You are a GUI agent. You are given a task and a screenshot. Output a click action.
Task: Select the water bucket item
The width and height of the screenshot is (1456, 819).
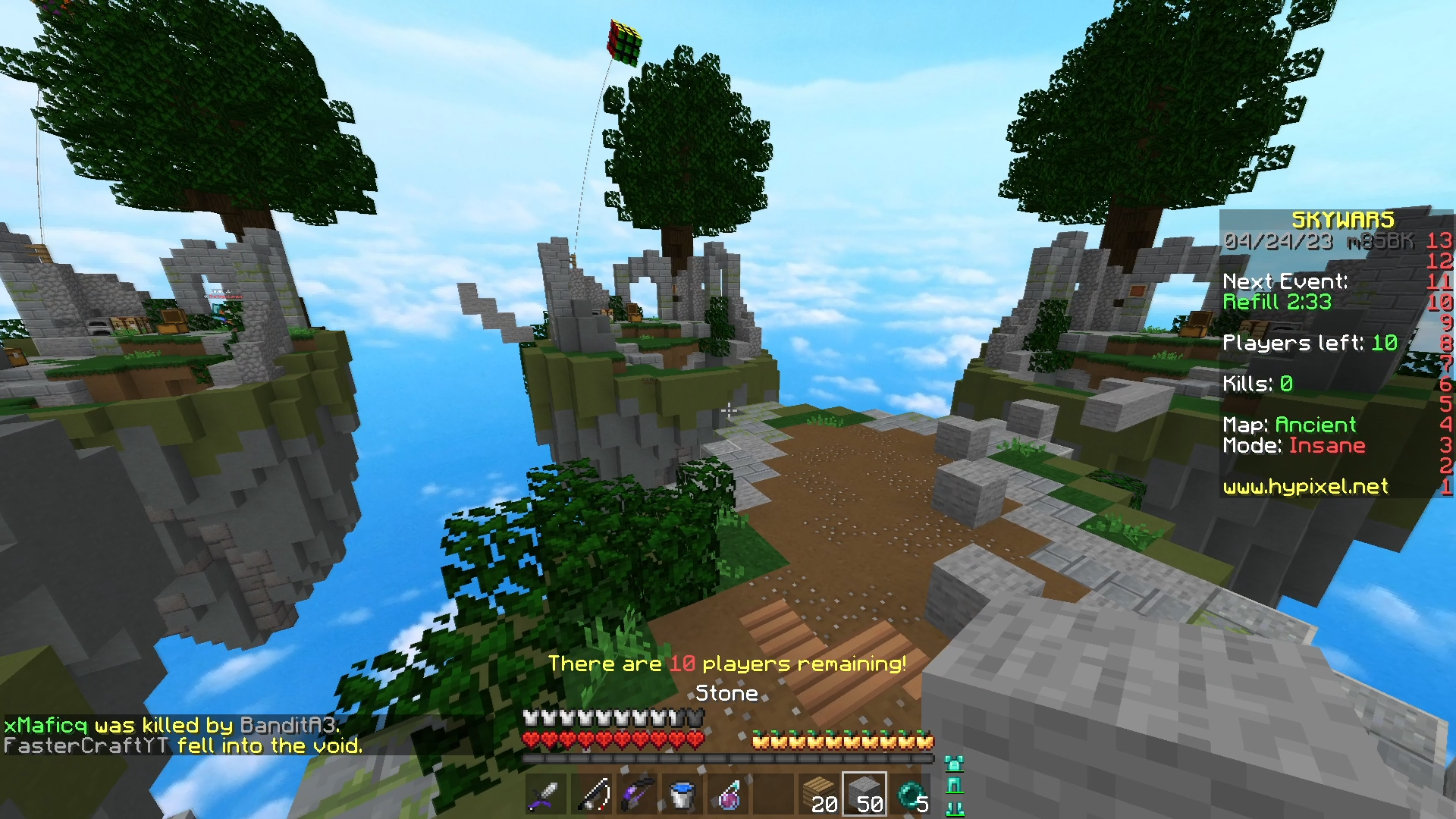pos(682,793)
